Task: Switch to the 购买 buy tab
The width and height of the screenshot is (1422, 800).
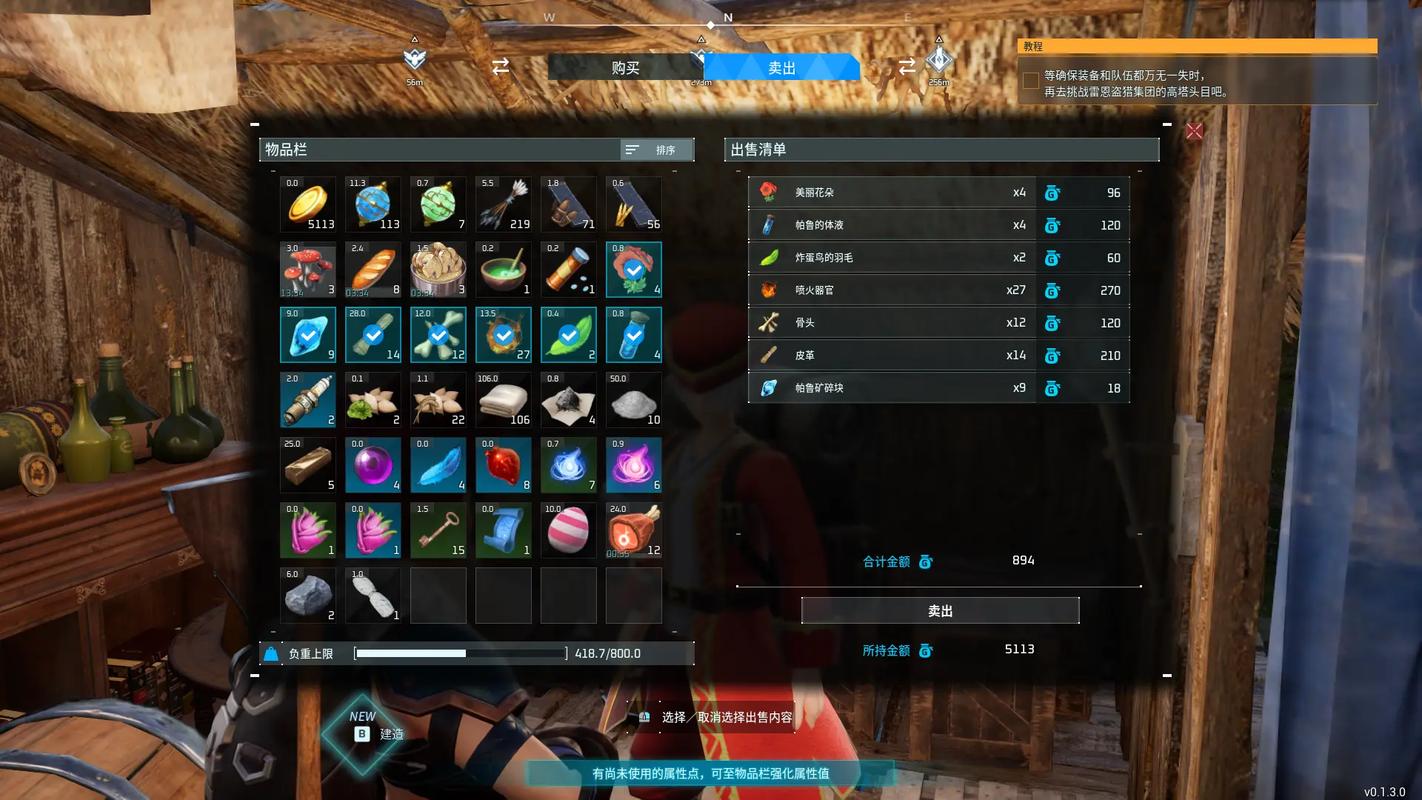Action: click(x=625, y=68)
